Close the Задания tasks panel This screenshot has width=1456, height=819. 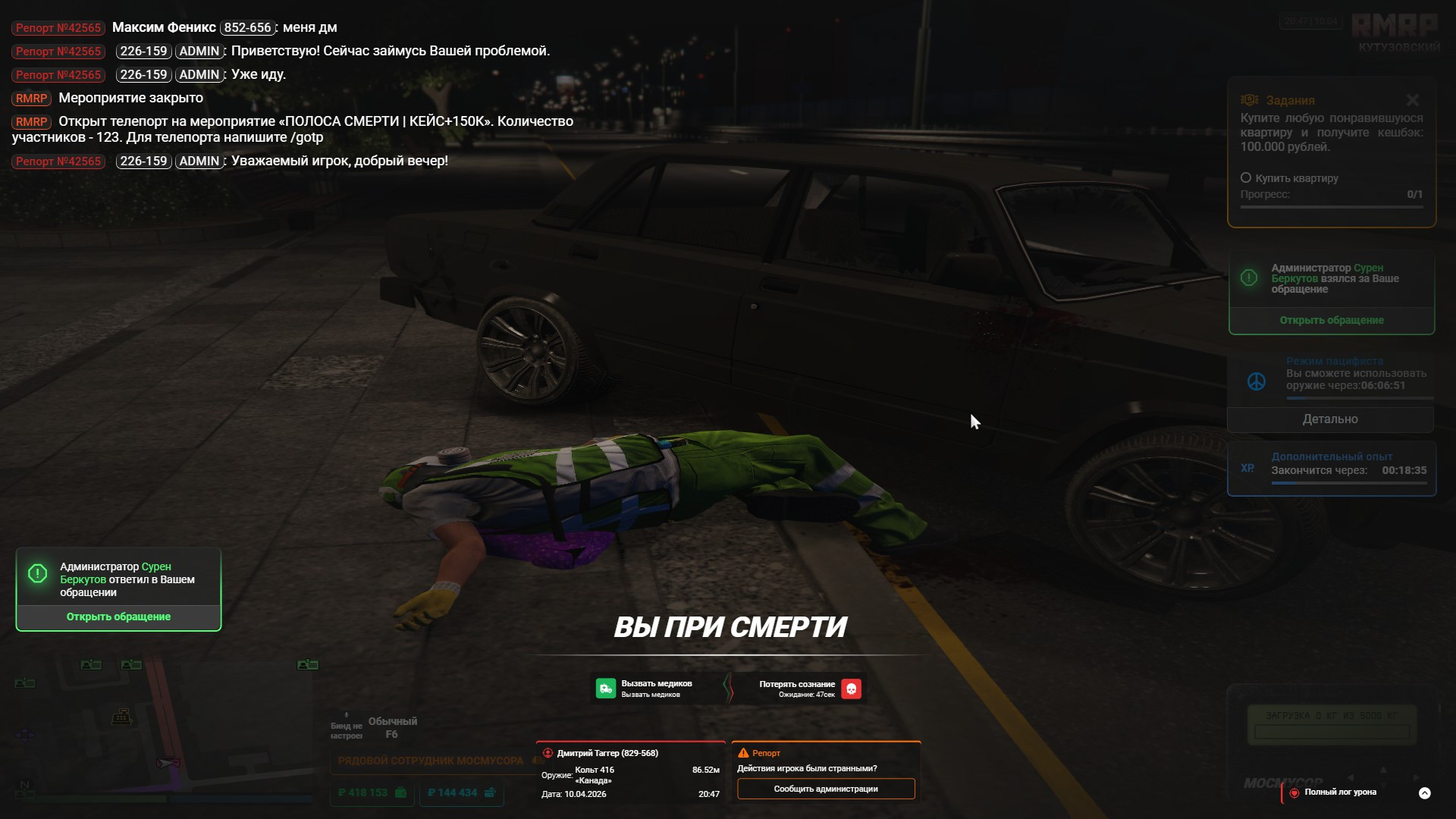(1412, 100)
